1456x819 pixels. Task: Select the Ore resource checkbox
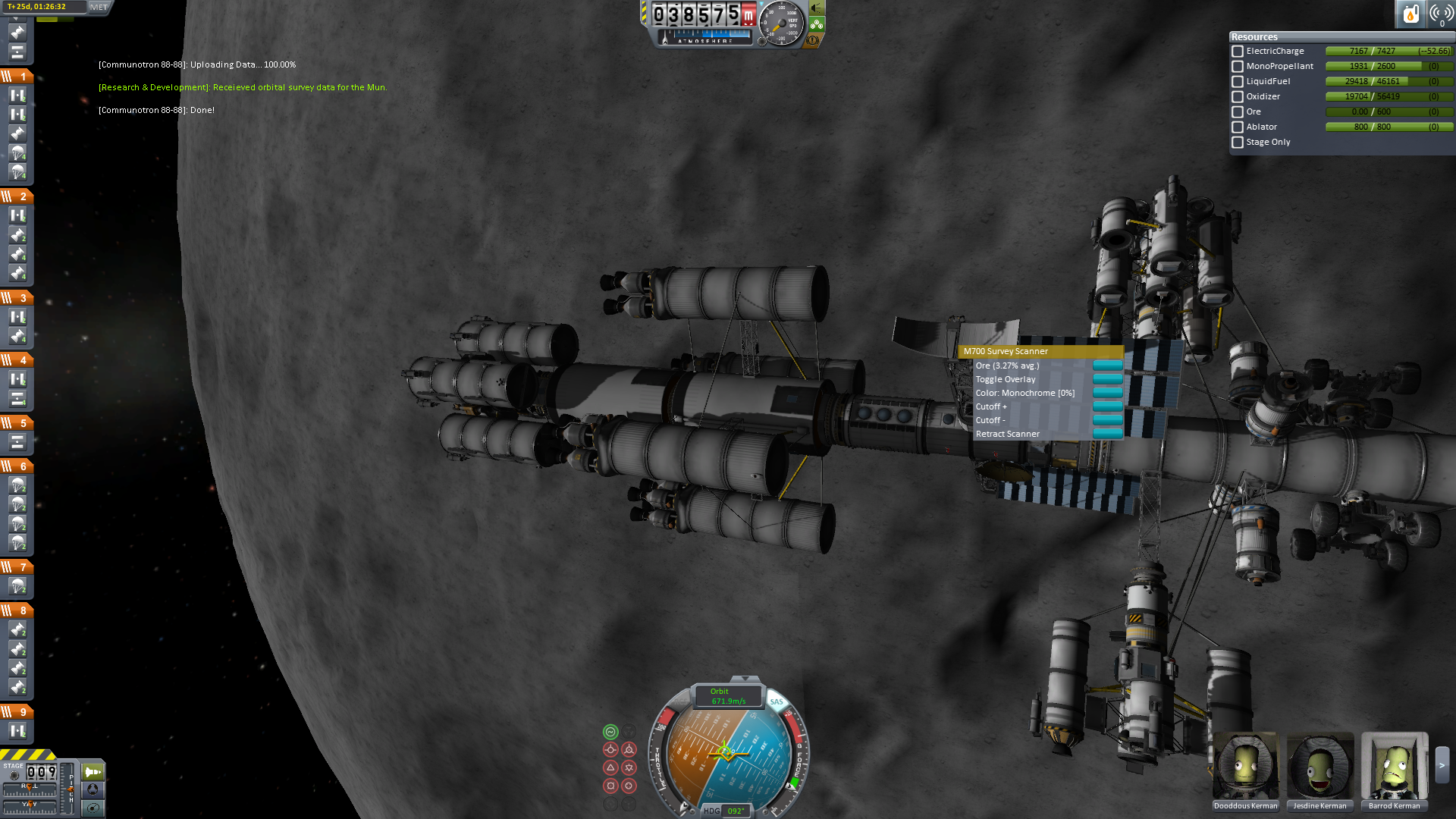[1238, 112]
